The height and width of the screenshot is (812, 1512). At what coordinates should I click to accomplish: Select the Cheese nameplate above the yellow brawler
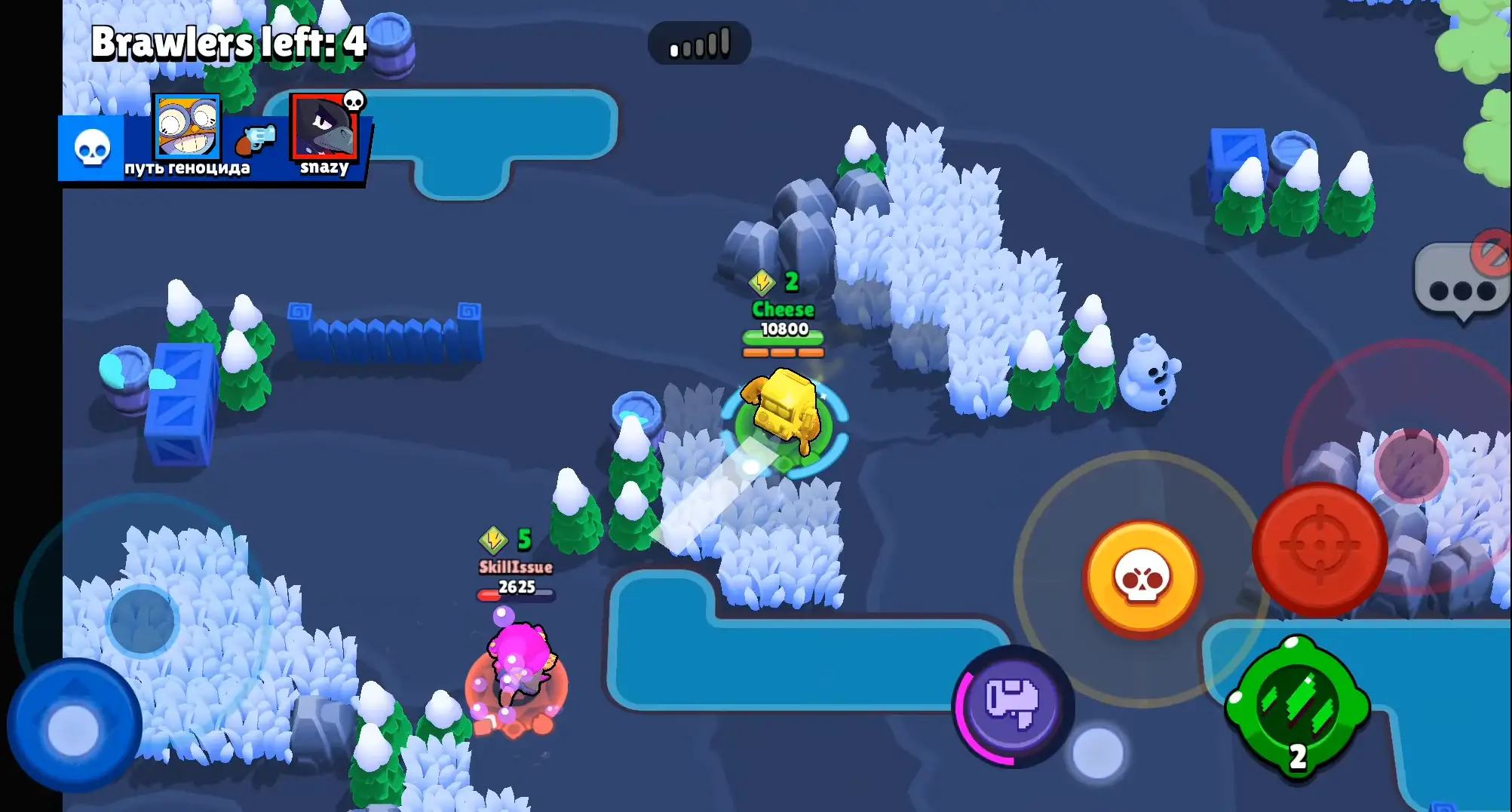tap(782, 309)
